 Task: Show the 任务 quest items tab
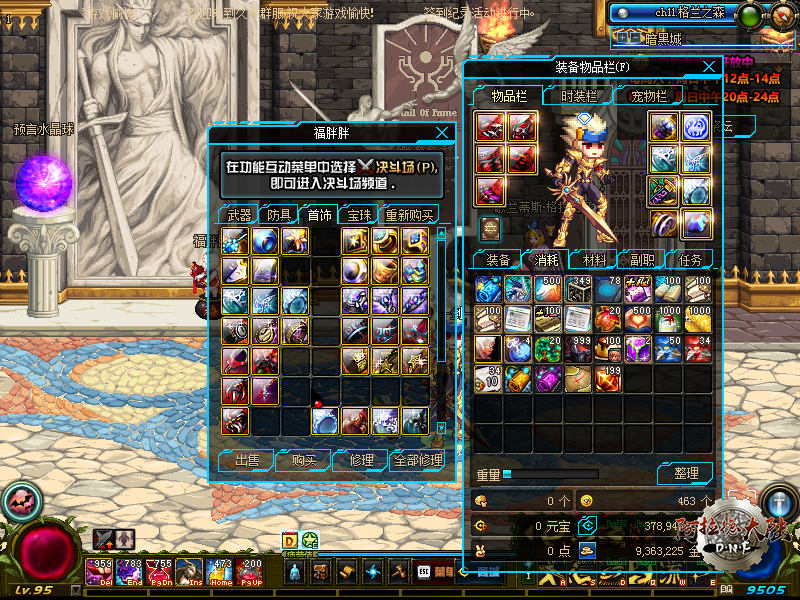click(689, 260)
